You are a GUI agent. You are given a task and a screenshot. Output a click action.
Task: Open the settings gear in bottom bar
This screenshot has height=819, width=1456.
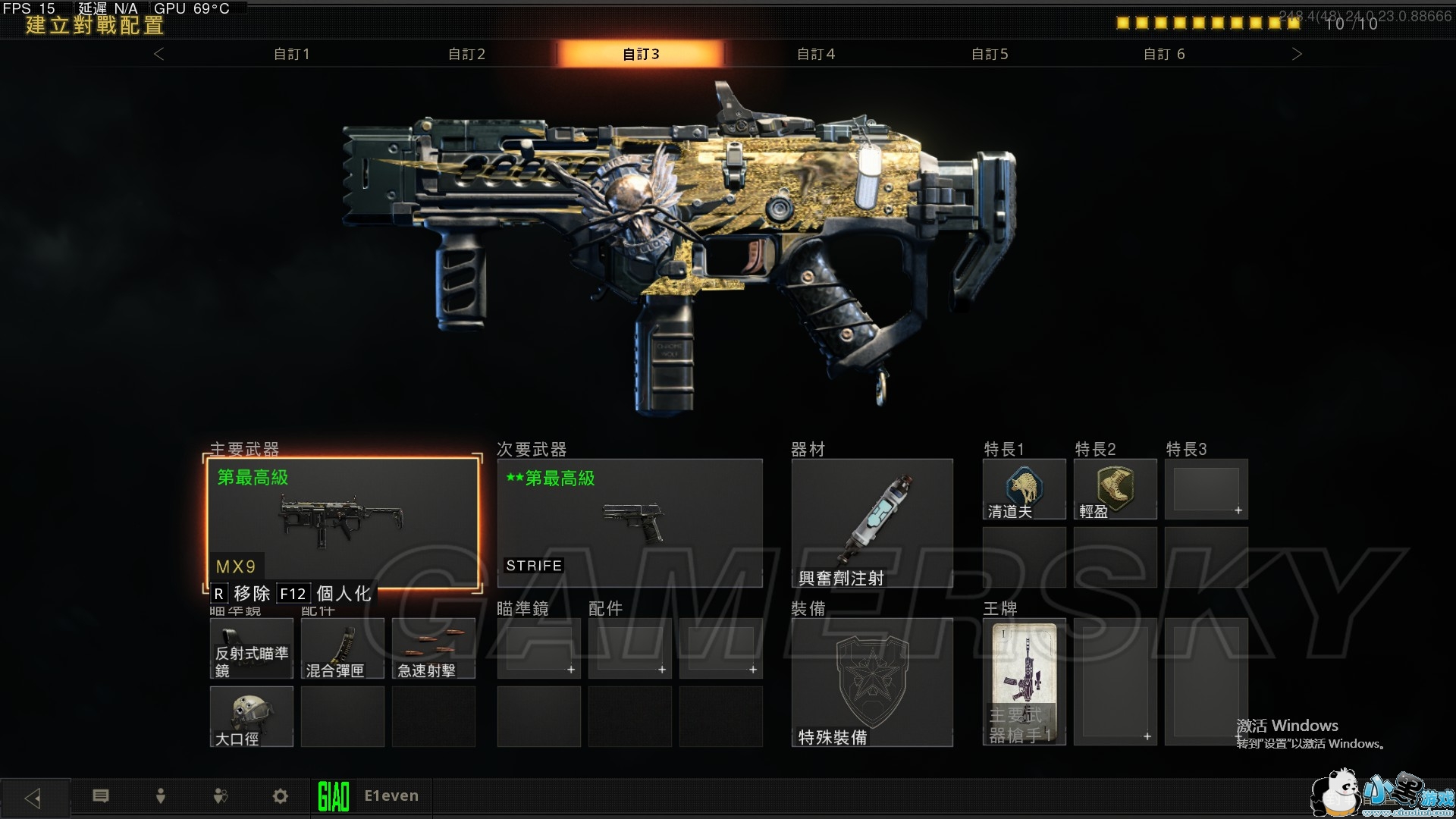coord(281,796)
